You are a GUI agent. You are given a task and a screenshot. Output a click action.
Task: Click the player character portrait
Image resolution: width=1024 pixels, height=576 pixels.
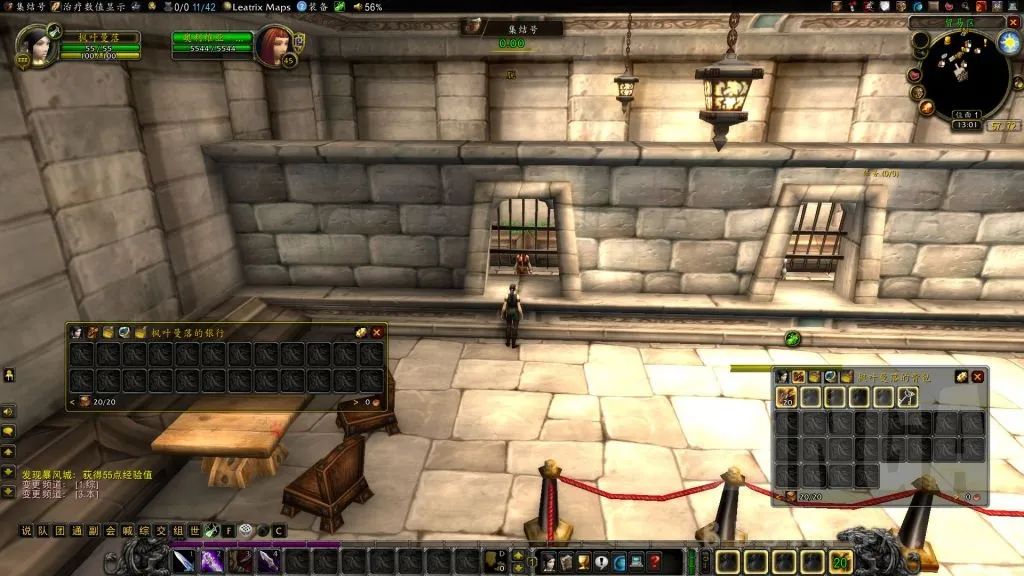tap(38, 46)
